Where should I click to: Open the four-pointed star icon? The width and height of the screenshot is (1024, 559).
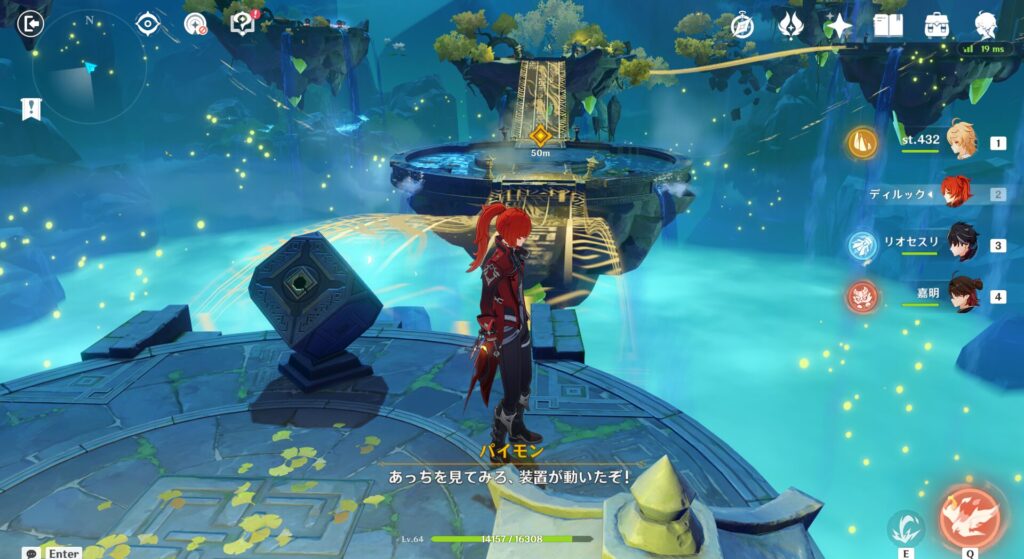click(x=839, y=26)
